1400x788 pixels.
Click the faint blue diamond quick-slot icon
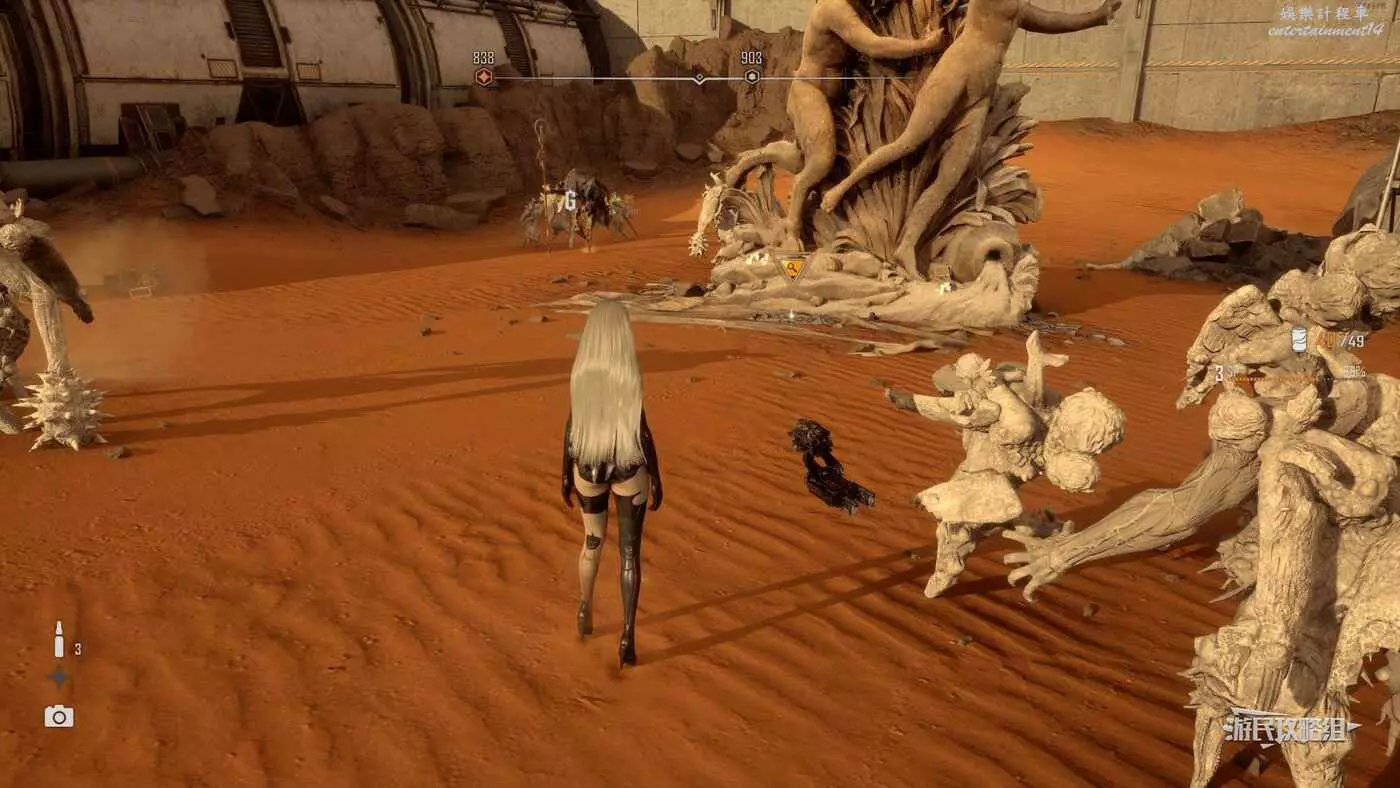(x=59, y=677)
